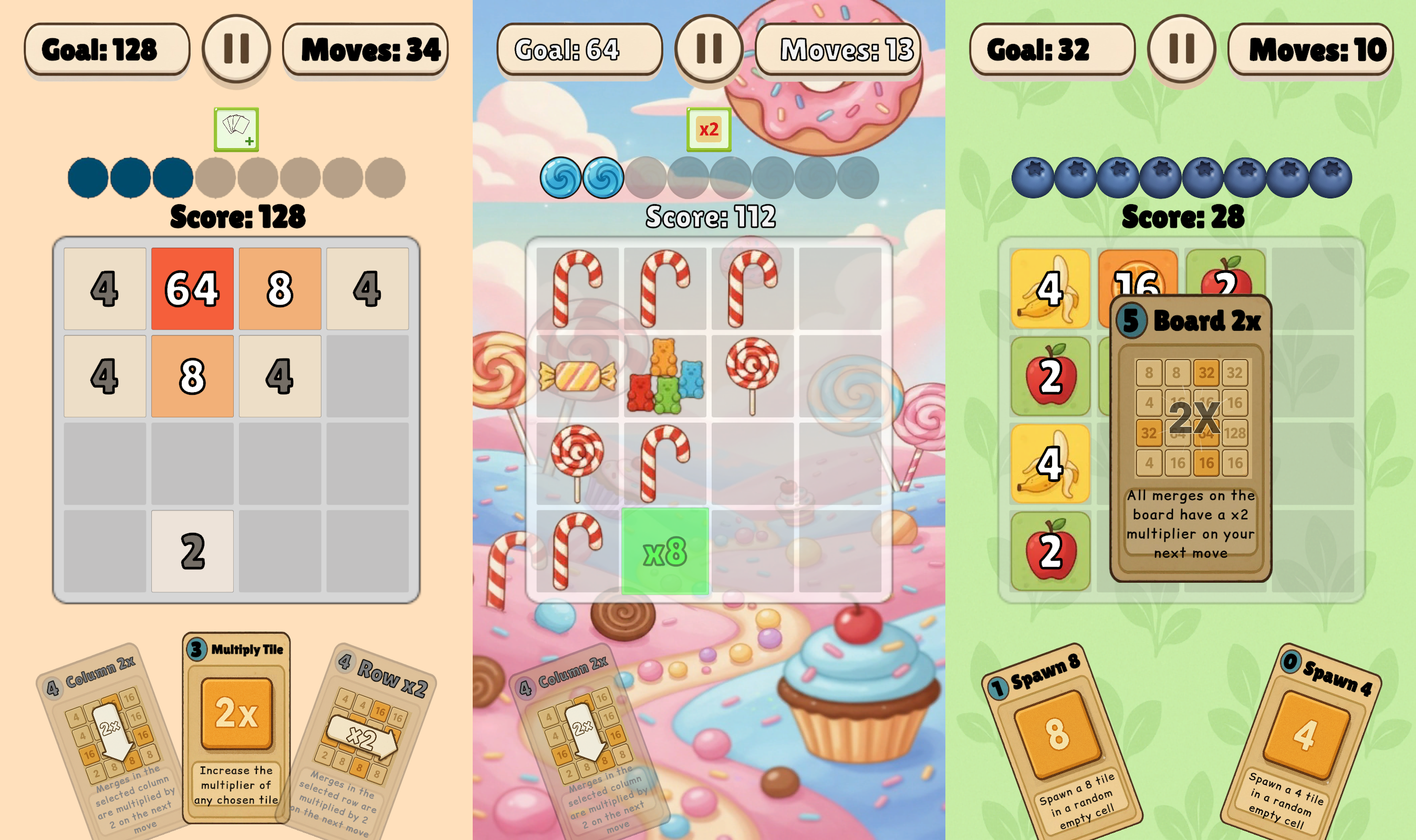Select a filled dark dot in the progress row
This screenshot has height=840, width=1416.
click(88, 176)
